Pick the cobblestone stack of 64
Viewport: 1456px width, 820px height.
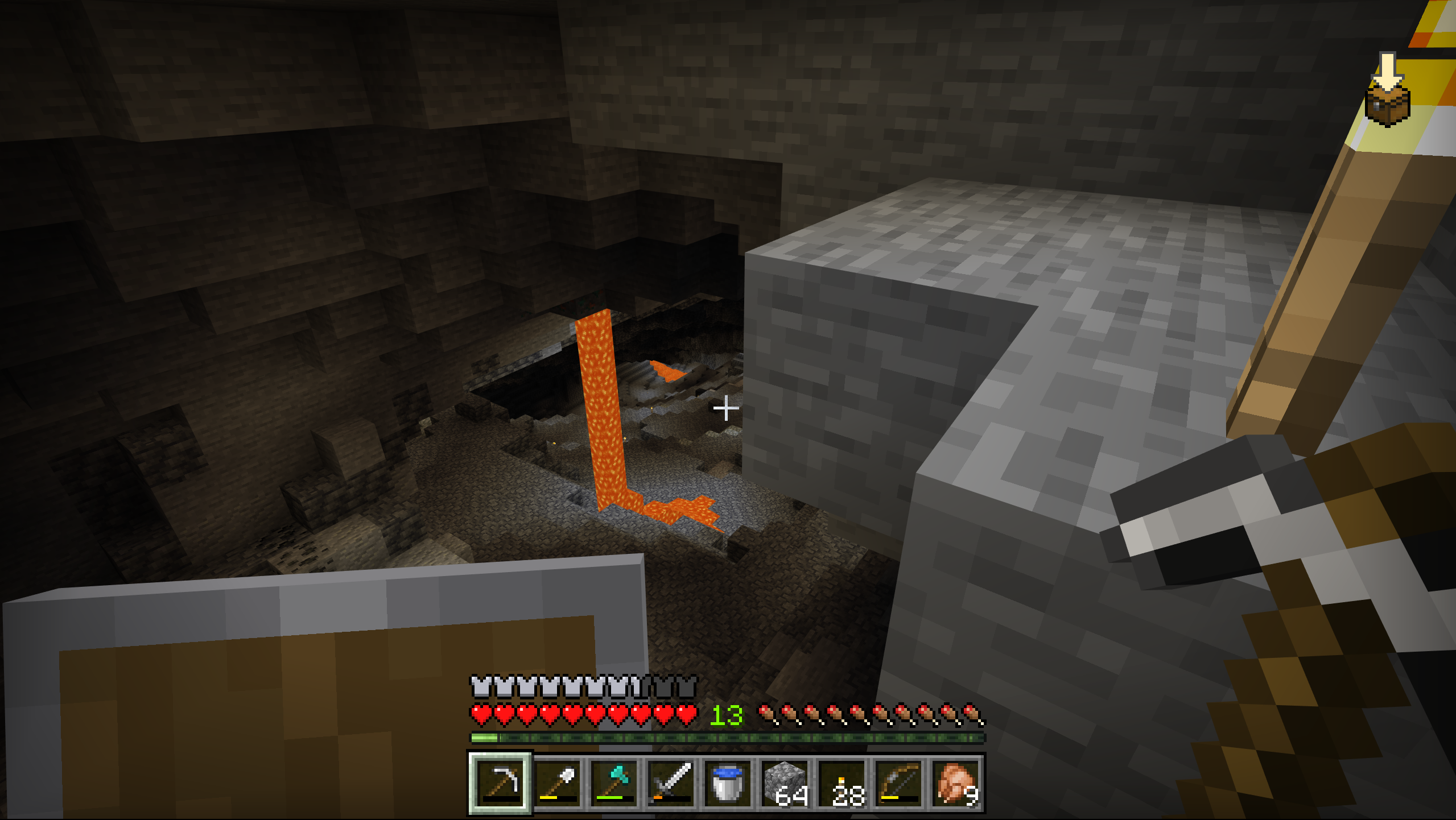[785, 783]
